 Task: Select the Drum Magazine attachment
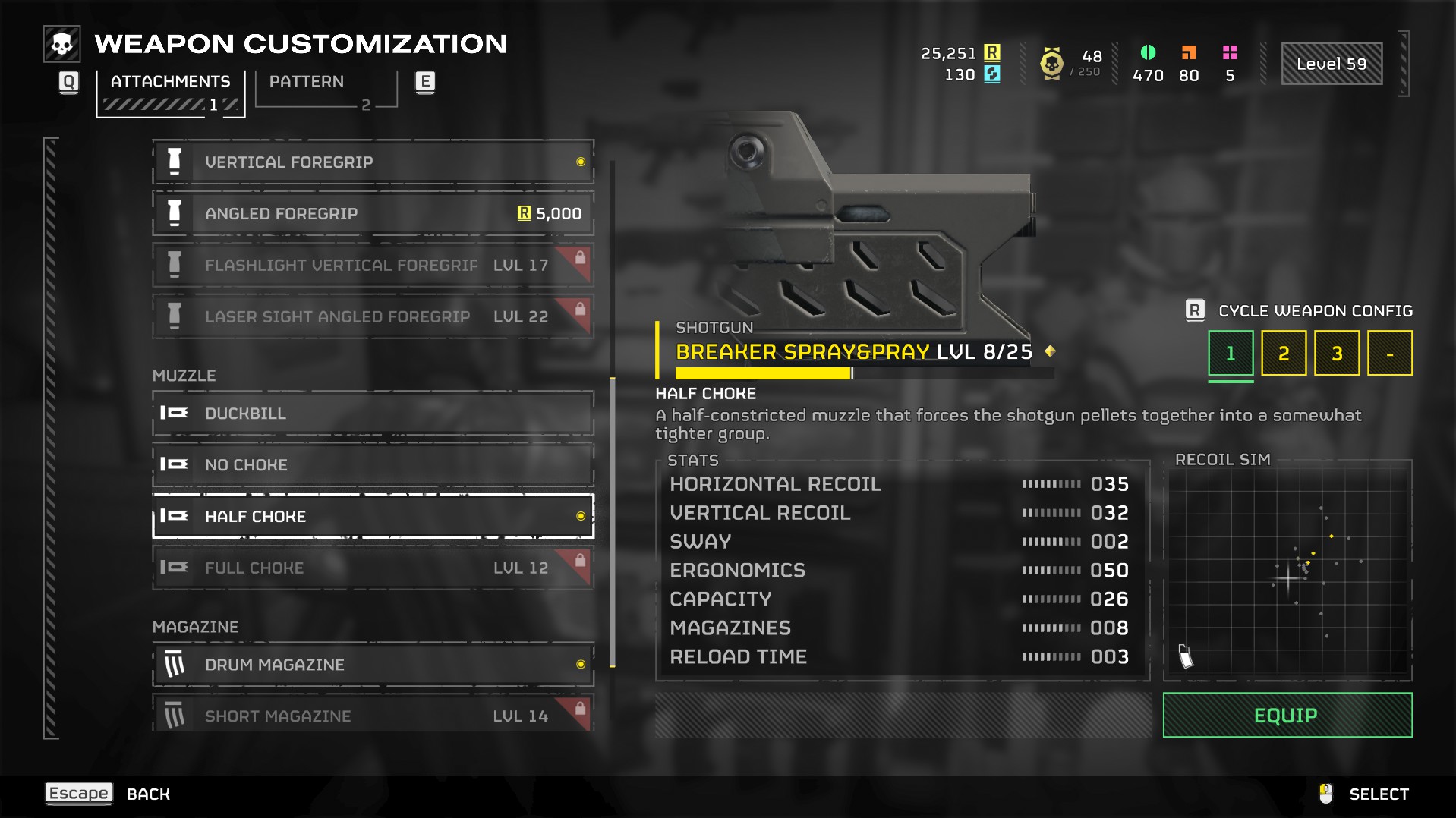pyautogui.click(x=372, y=665)
